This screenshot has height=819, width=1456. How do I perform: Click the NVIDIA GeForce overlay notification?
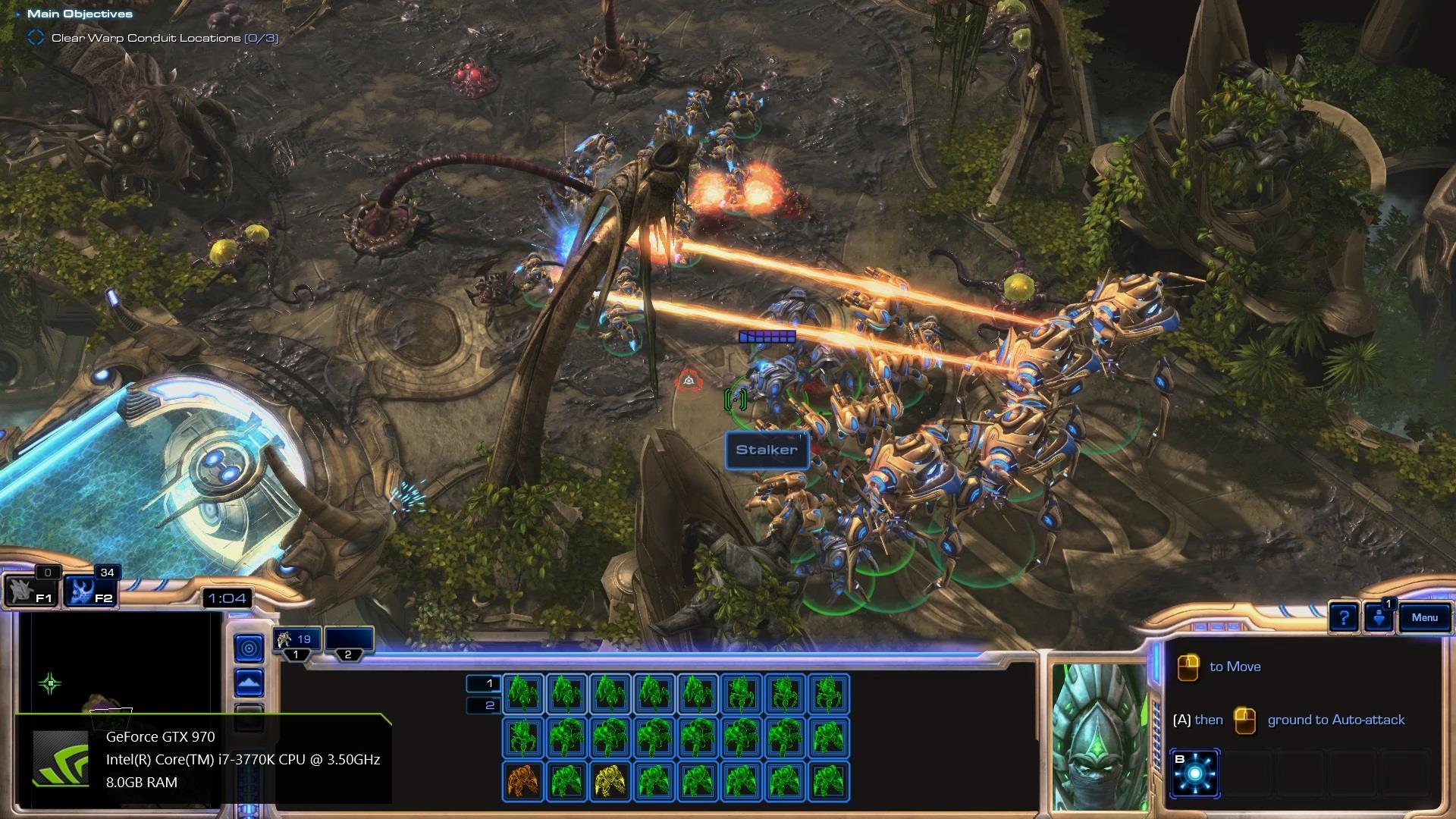coord(203,759)
